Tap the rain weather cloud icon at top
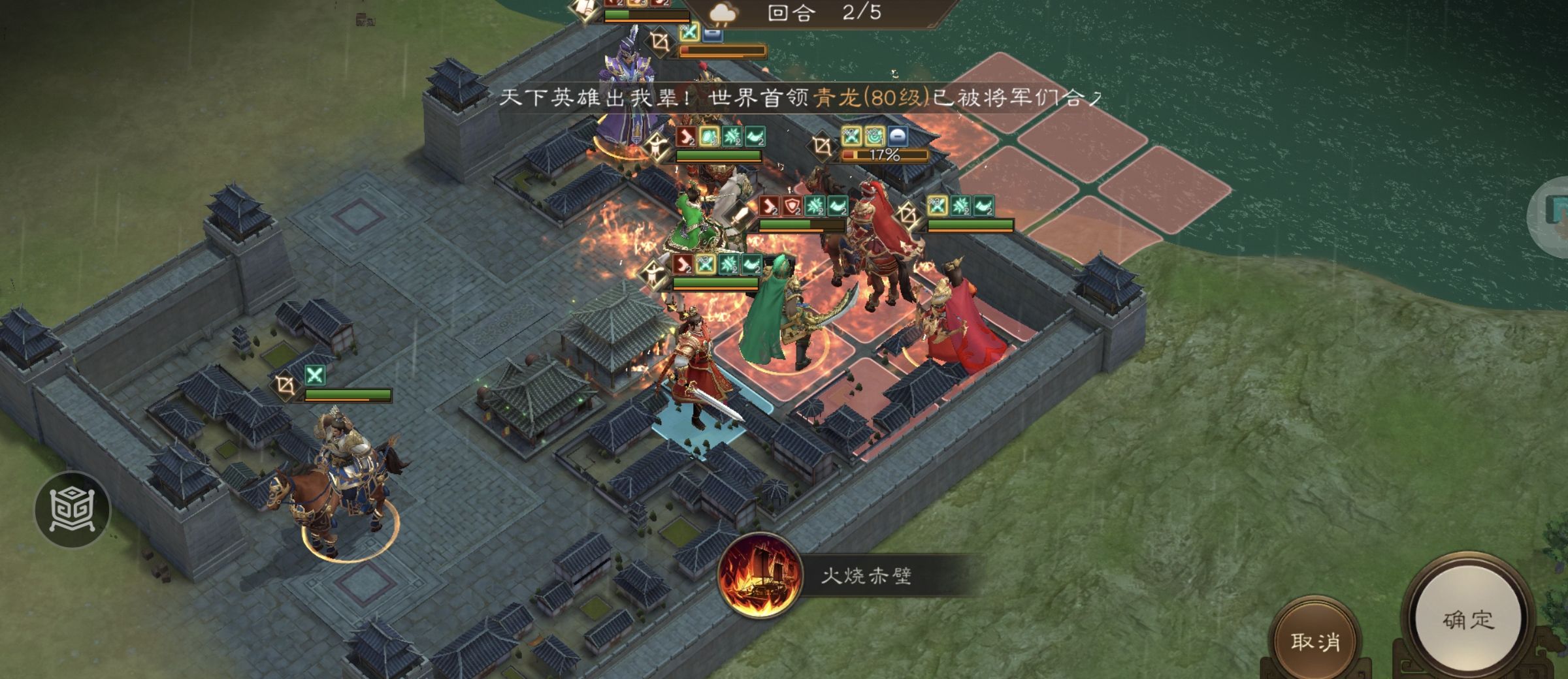Screen dimensions: 1568x679 [724, 12]
